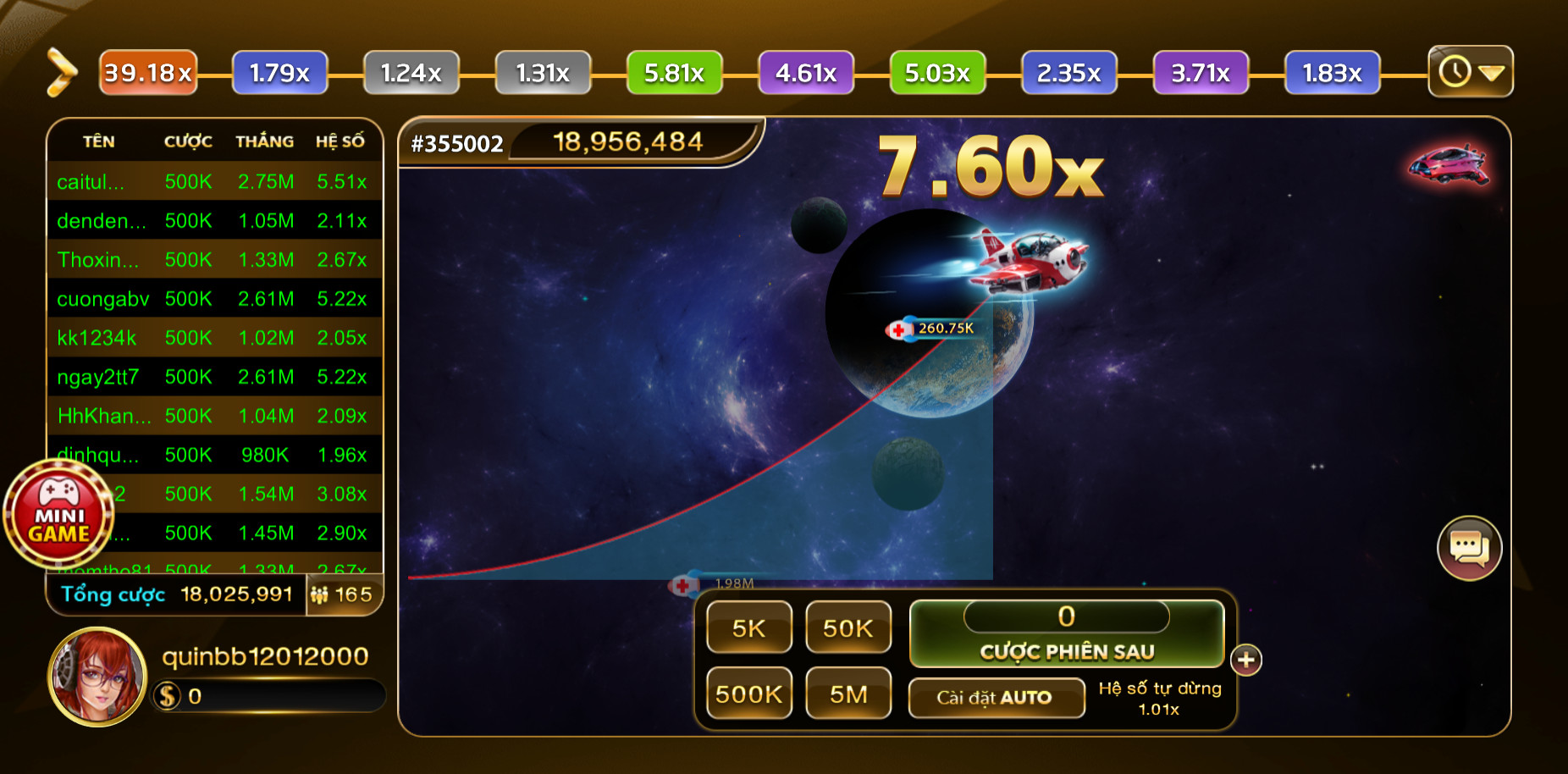Expand the history dropdown arrow
The image size is (1568, 774).
click(1490, 72)
